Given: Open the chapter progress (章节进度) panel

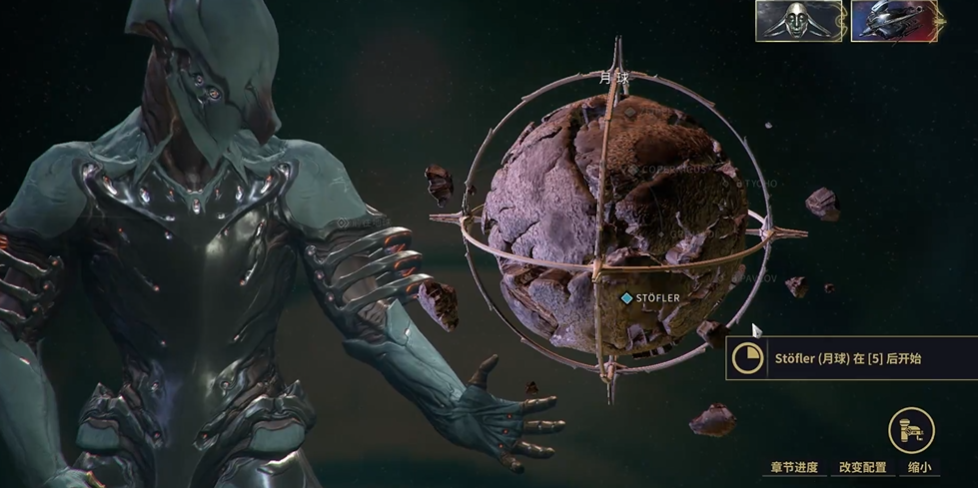Looking at the screenshot, I should point(794,467).
